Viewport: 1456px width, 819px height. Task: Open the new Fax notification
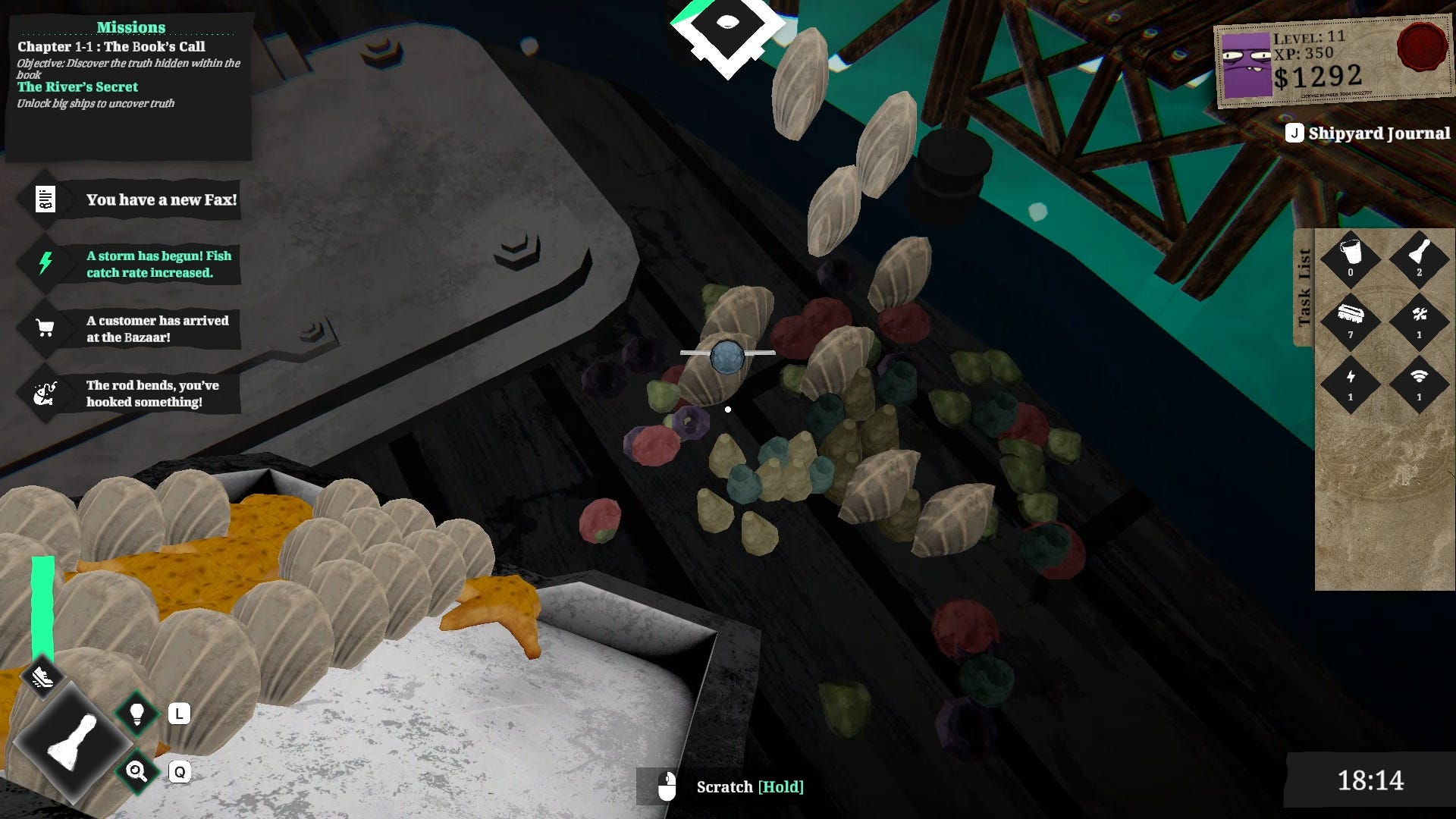(129, 200)
